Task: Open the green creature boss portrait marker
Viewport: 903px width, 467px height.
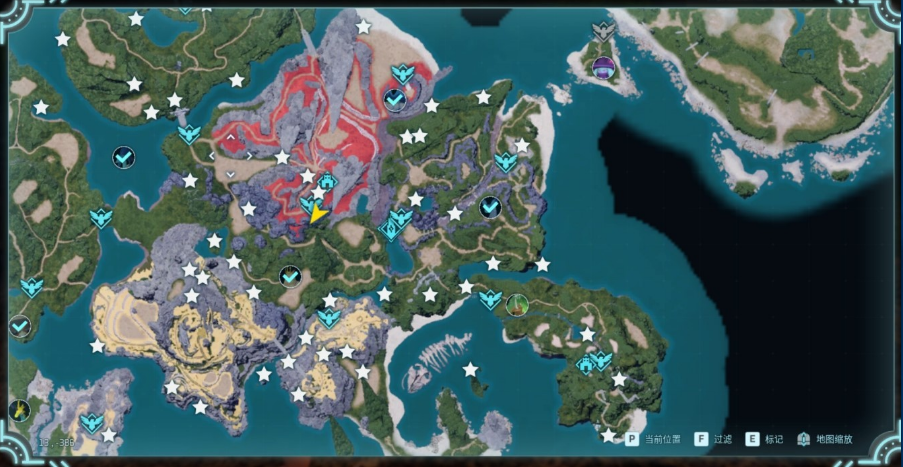Action: pyautogui.click(x=517, y=303)
